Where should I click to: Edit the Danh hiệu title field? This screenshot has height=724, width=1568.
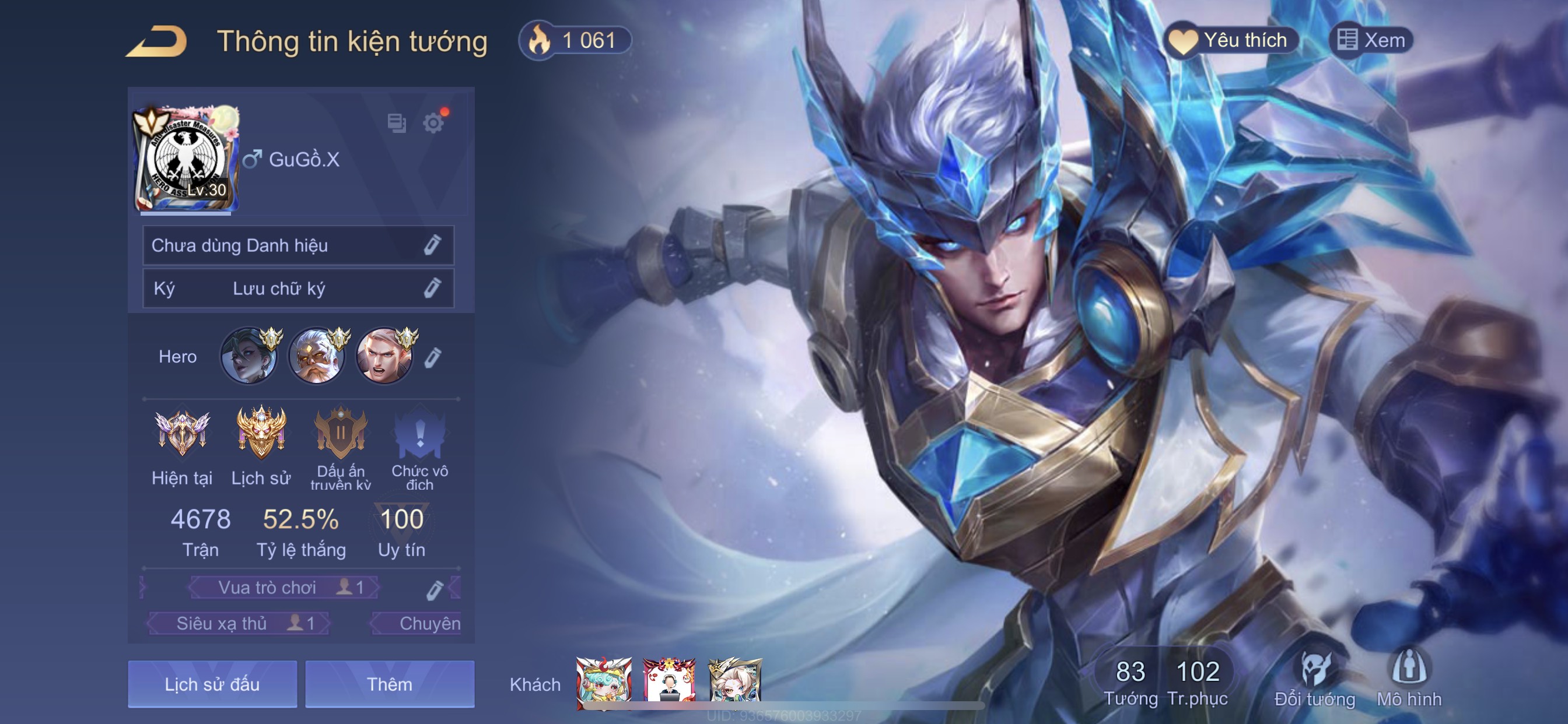click(432, 245)
